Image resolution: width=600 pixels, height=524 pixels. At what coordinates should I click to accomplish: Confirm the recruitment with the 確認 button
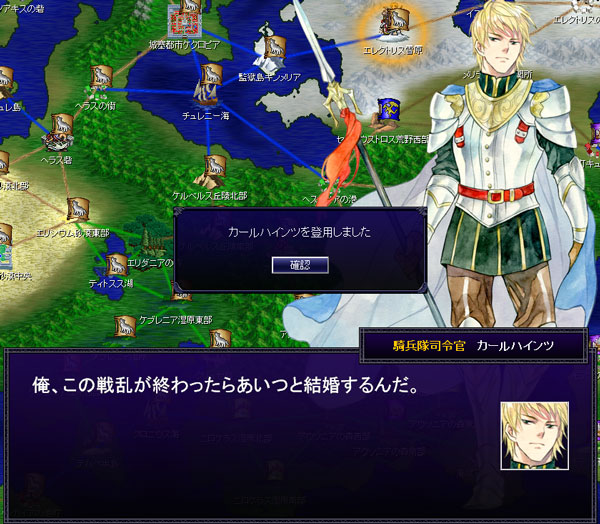300,265
